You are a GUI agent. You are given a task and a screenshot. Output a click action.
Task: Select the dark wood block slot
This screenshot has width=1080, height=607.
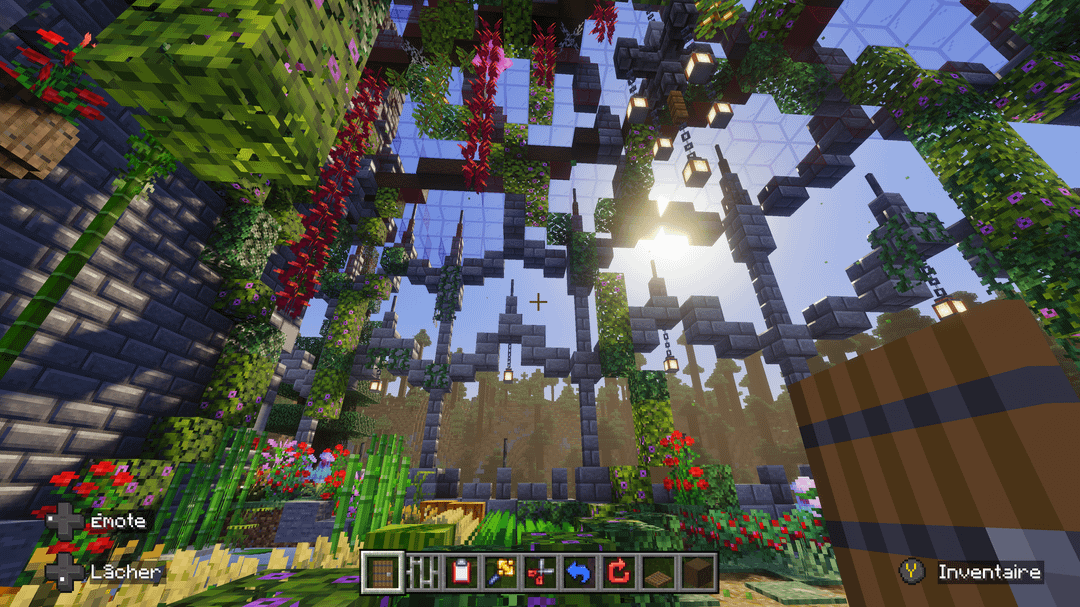[696, 573]
